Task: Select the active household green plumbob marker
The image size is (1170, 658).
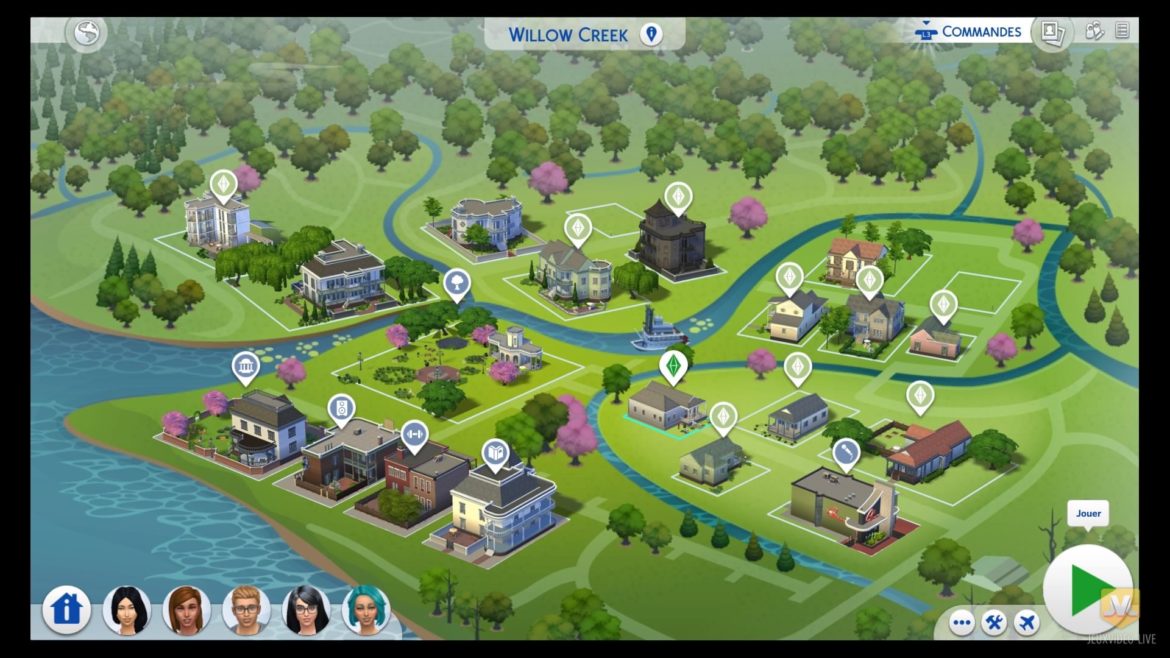Action: [x=673, y=365]
